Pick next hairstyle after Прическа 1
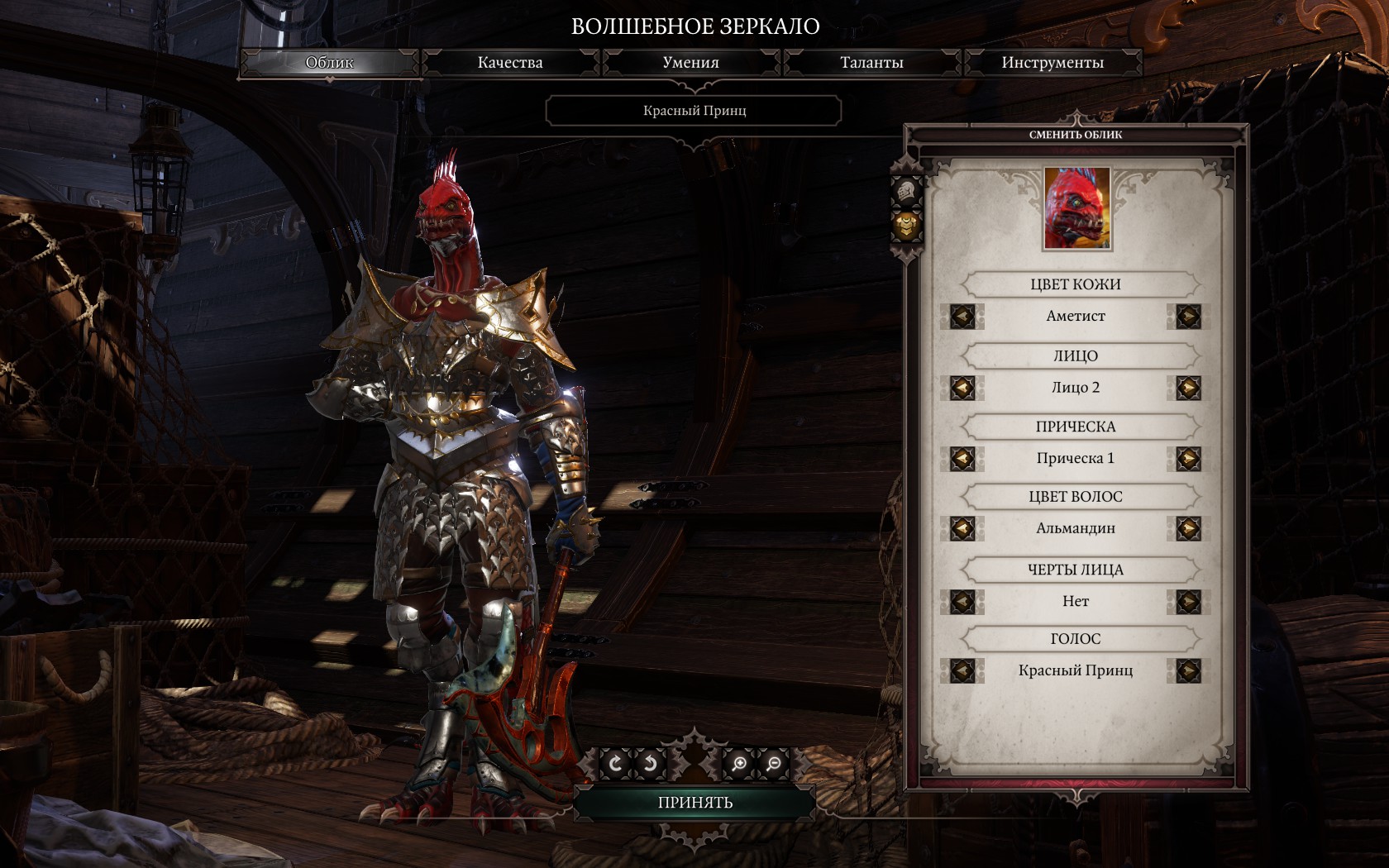This screenshot has height=868, width=1389. pyautogui.click(x=1188, y=459)
